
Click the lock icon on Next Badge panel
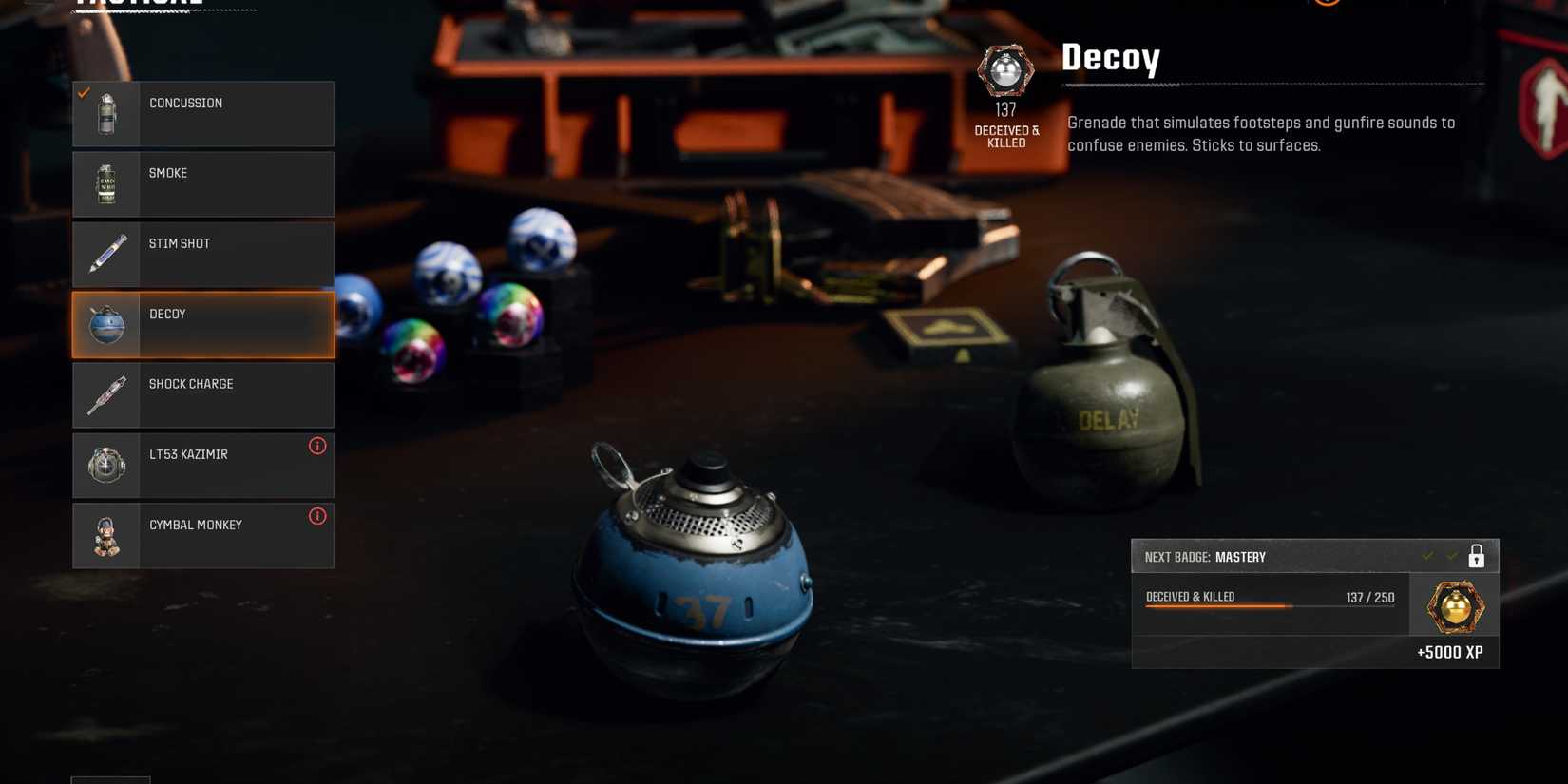click(1476, 556)
